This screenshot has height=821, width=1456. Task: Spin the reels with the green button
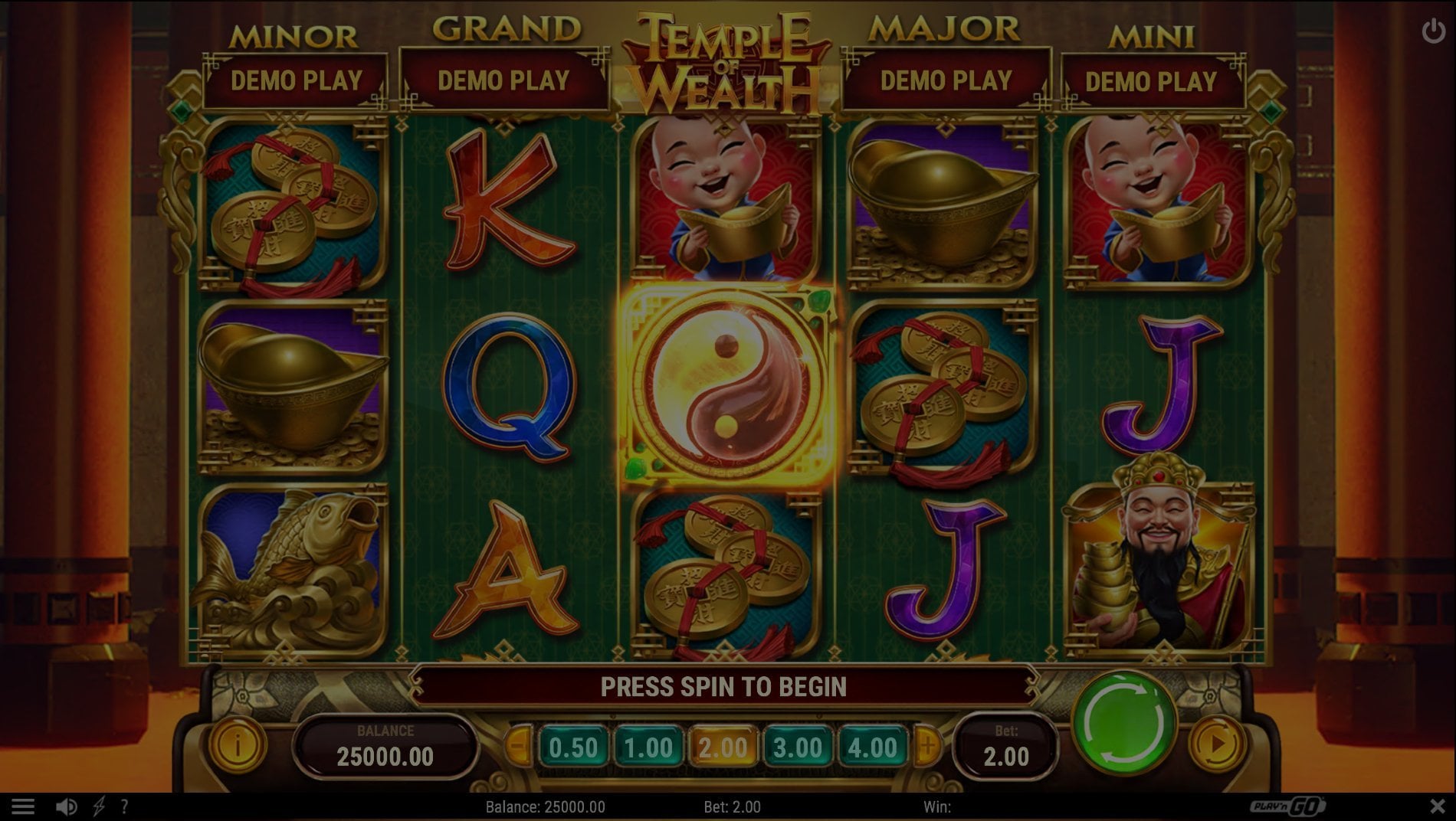point(1124,724)
